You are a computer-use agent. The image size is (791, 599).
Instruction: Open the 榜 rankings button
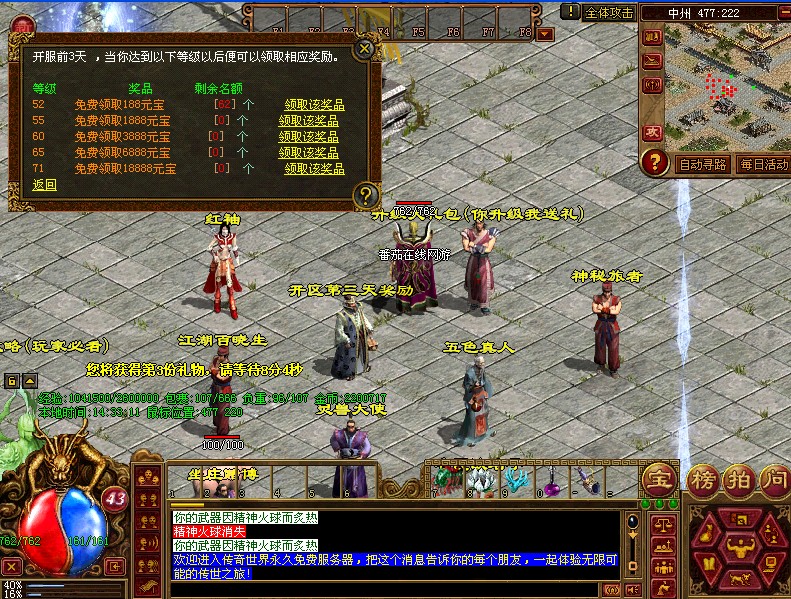click(x=703, y=479)
